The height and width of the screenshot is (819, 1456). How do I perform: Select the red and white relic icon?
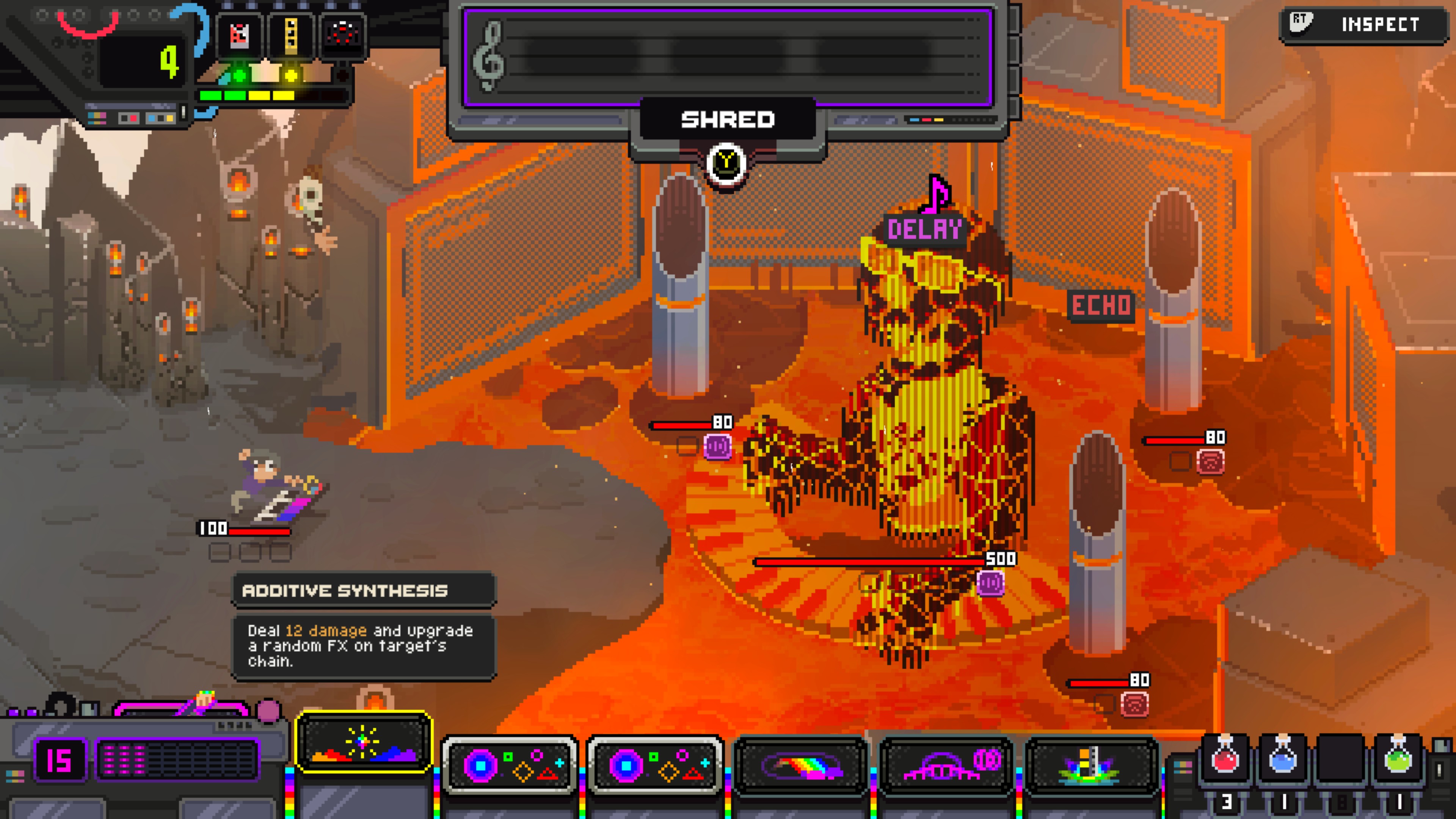coord(240,35)
